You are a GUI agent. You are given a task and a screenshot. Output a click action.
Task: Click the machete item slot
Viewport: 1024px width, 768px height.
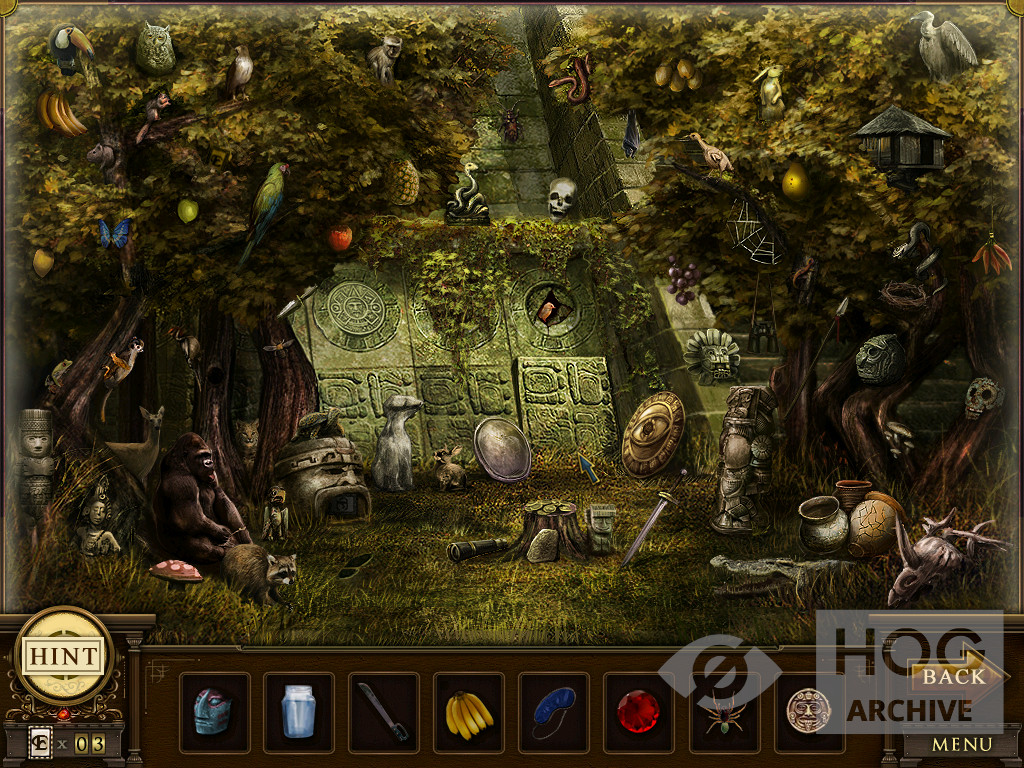(384, 712)
